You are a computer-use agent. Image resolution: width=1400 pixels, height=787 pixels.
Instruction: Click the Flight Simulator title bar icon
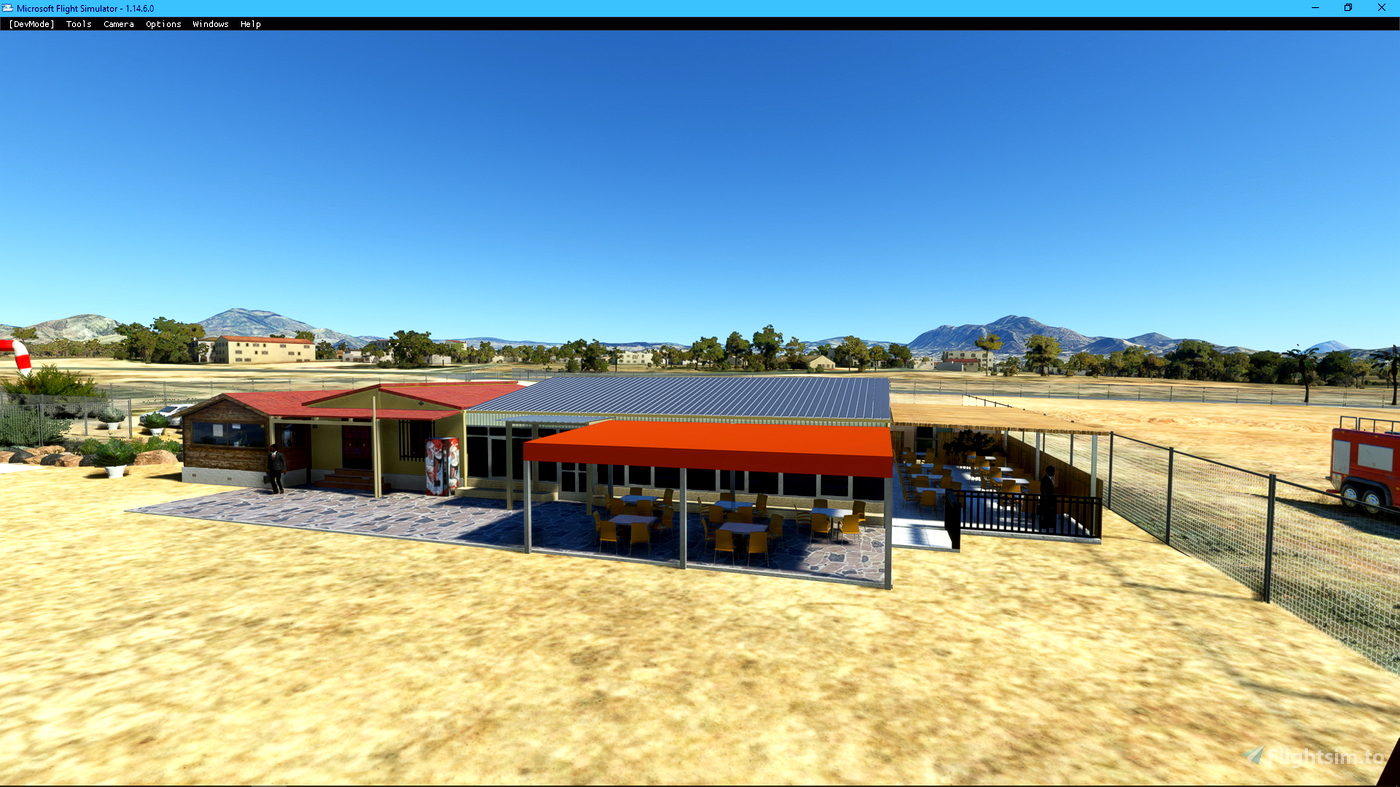(10, 7)
